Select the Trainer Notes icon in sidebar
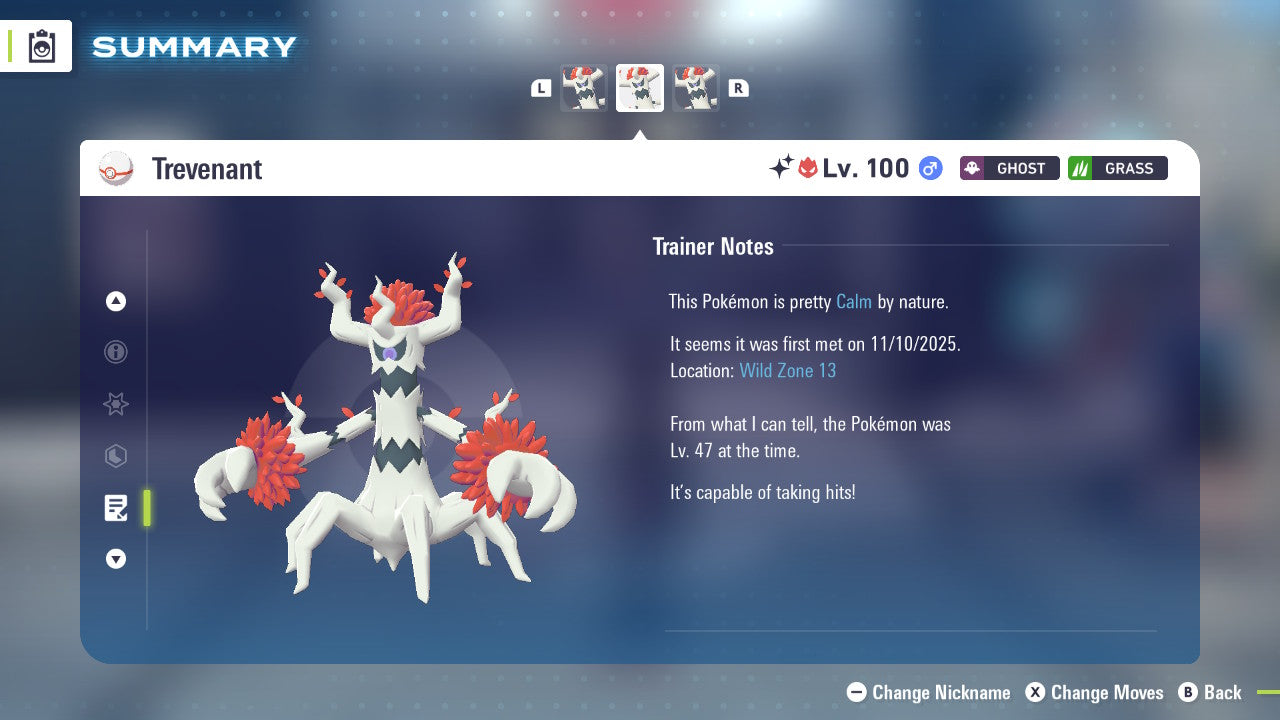The height and width of the screenshot is (720, 1280). coord(116,508)
